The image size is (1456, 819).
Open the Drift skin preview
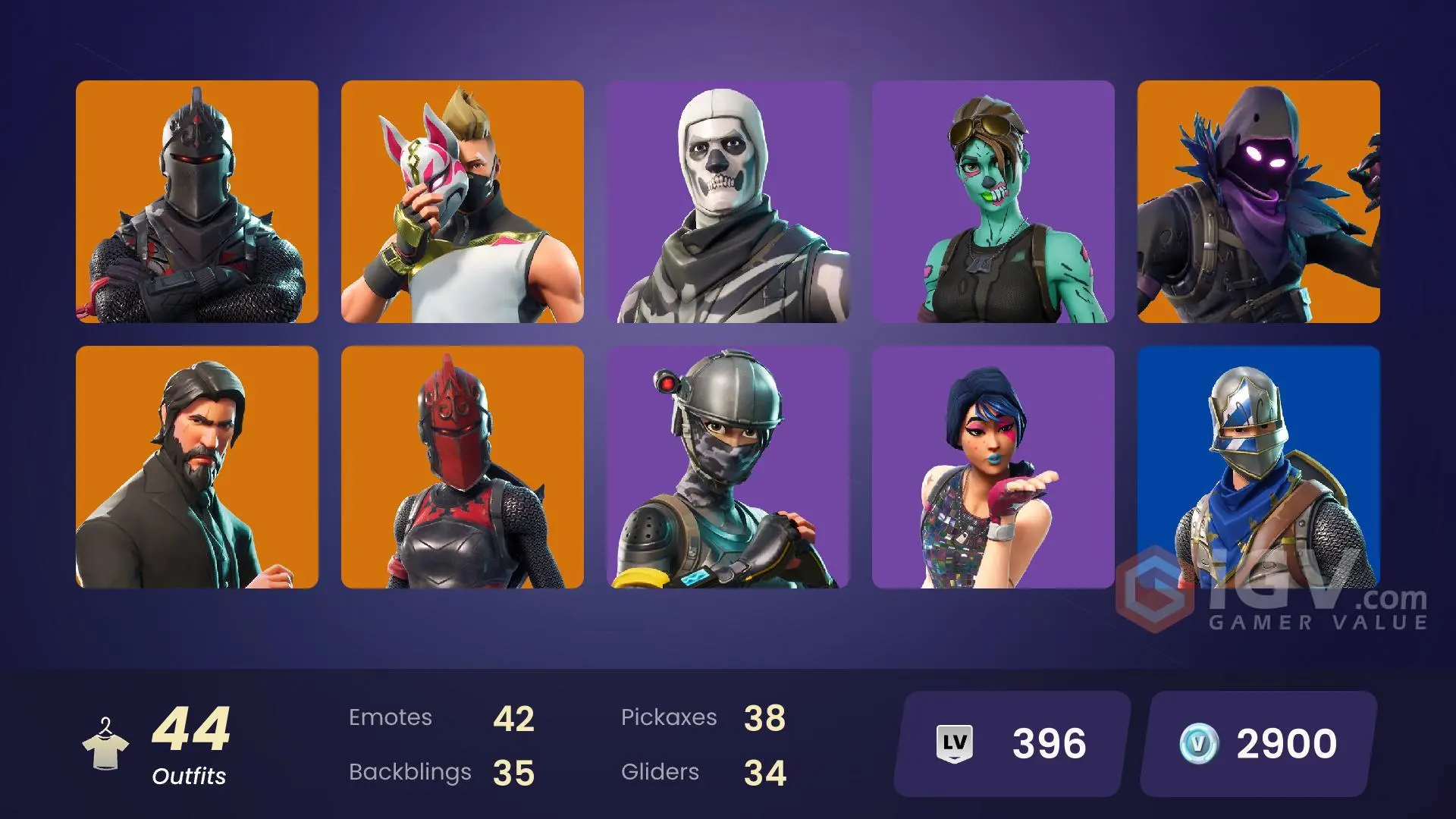coord(463,201)
